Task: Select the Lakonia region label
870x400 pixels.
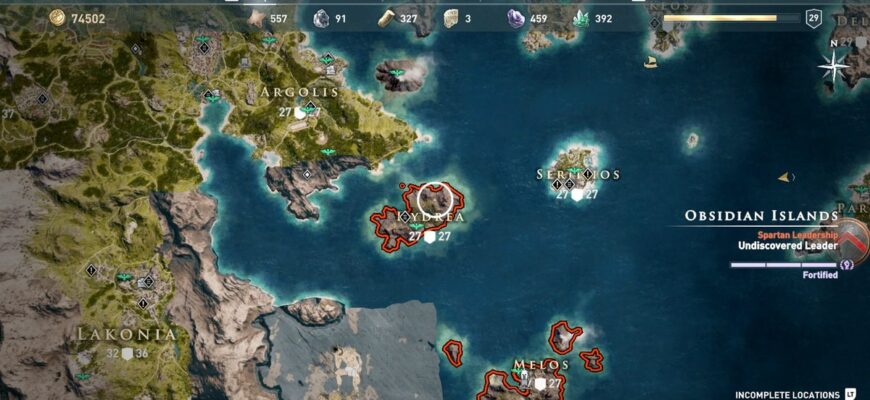Action: (127, 334)
